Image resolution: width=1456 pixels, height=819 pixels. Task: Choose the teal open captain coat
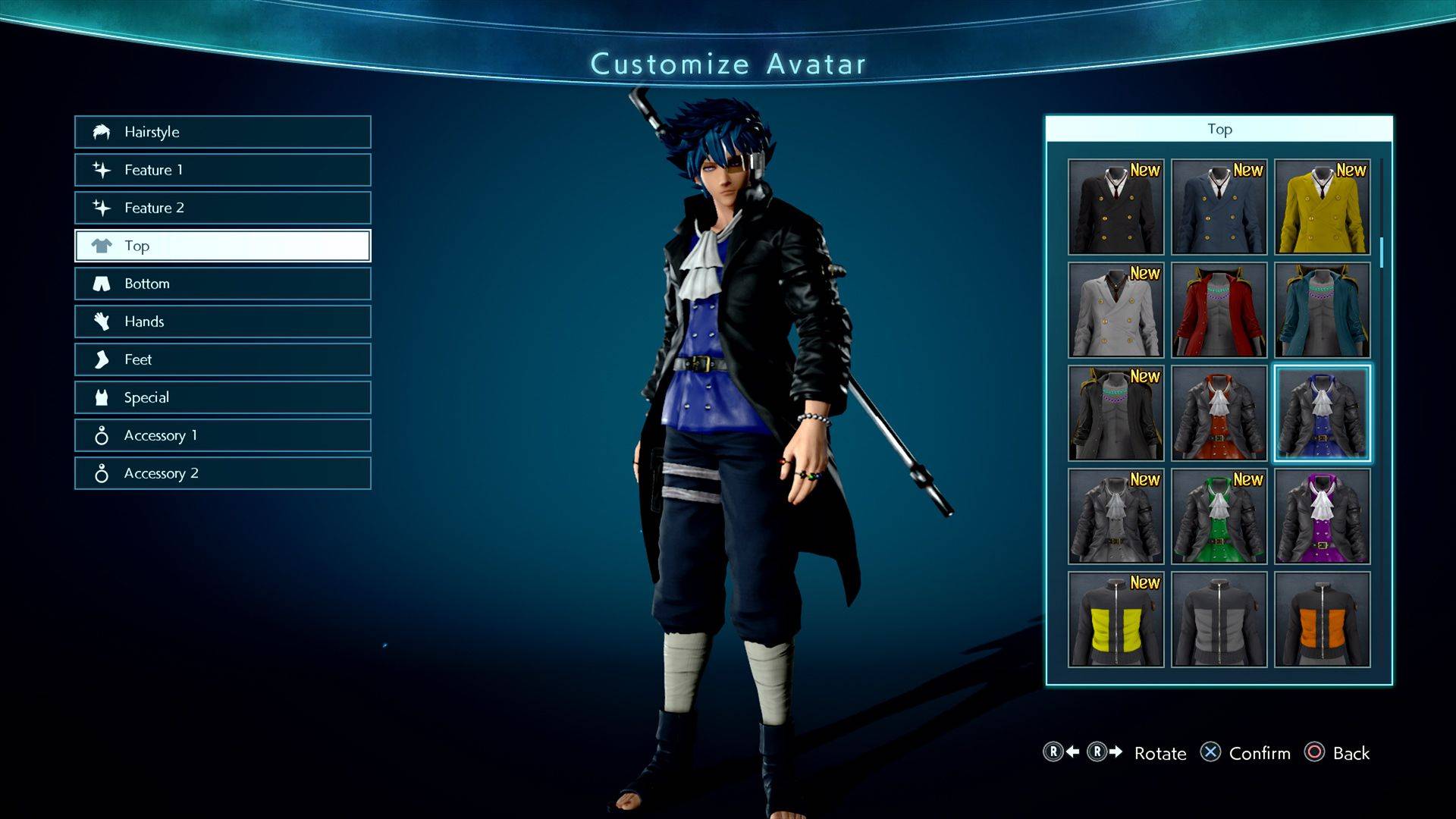coord(1322,310)
